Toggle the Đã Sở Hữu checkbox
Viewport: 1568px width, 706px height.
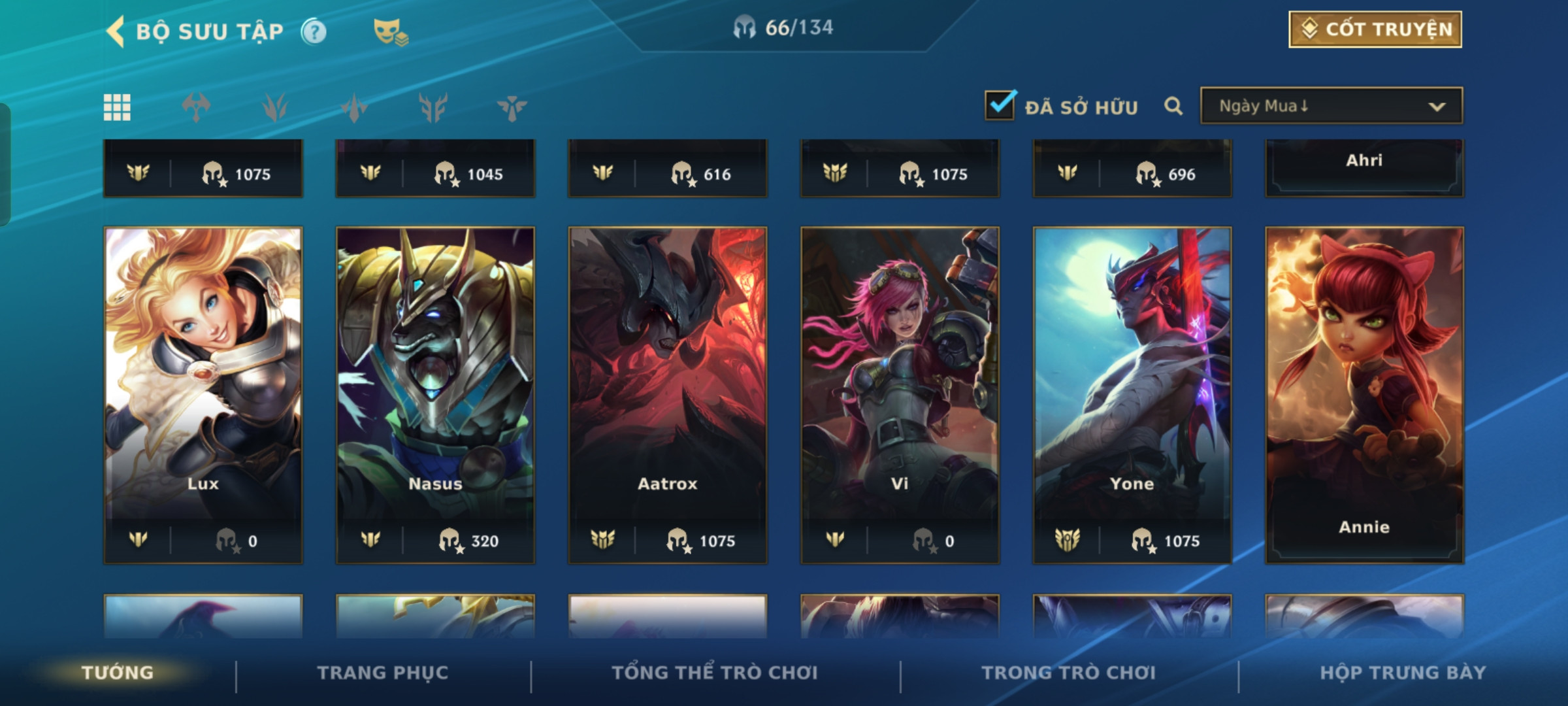[1000, 105]
